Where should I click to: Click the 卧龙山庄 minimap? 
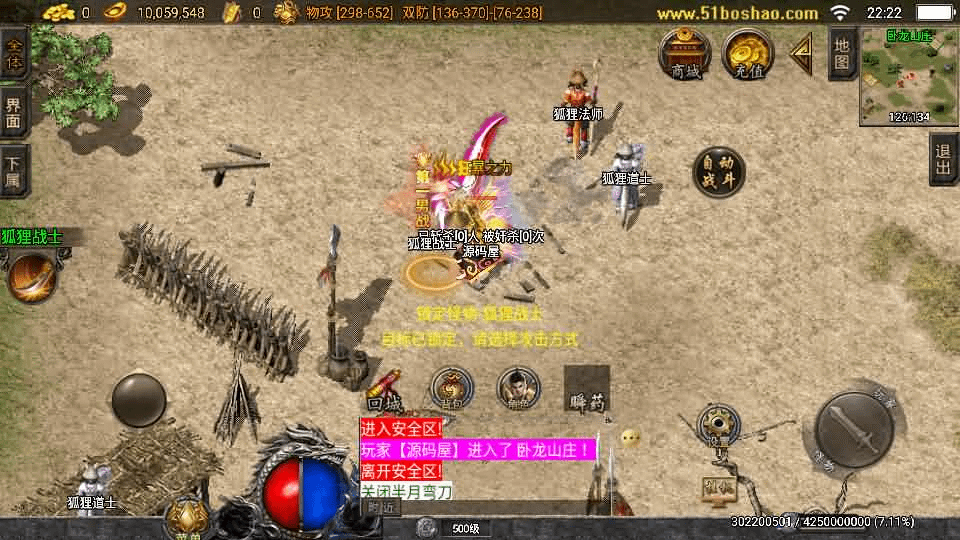click(x=908, y=76)
